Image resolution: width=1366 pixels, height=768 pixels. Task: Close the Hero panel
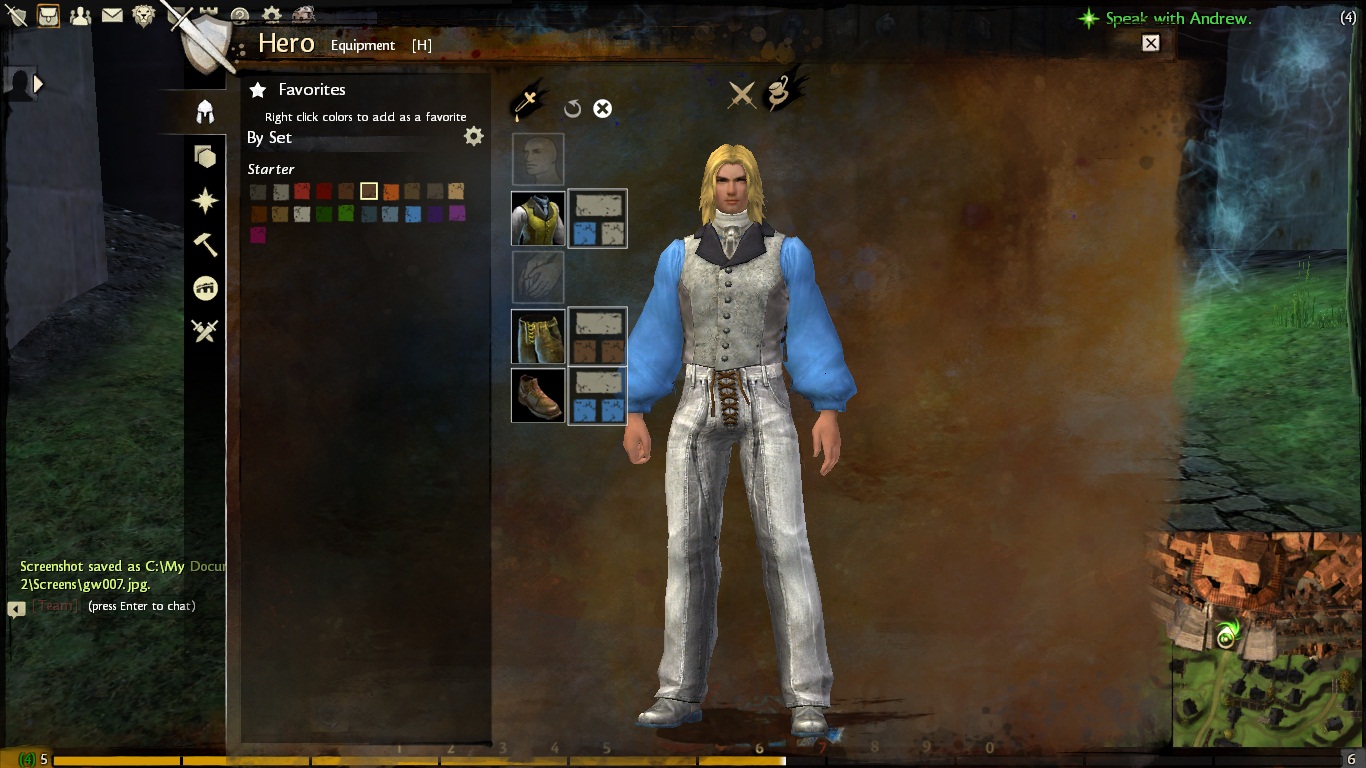[x=1151, y=43]
